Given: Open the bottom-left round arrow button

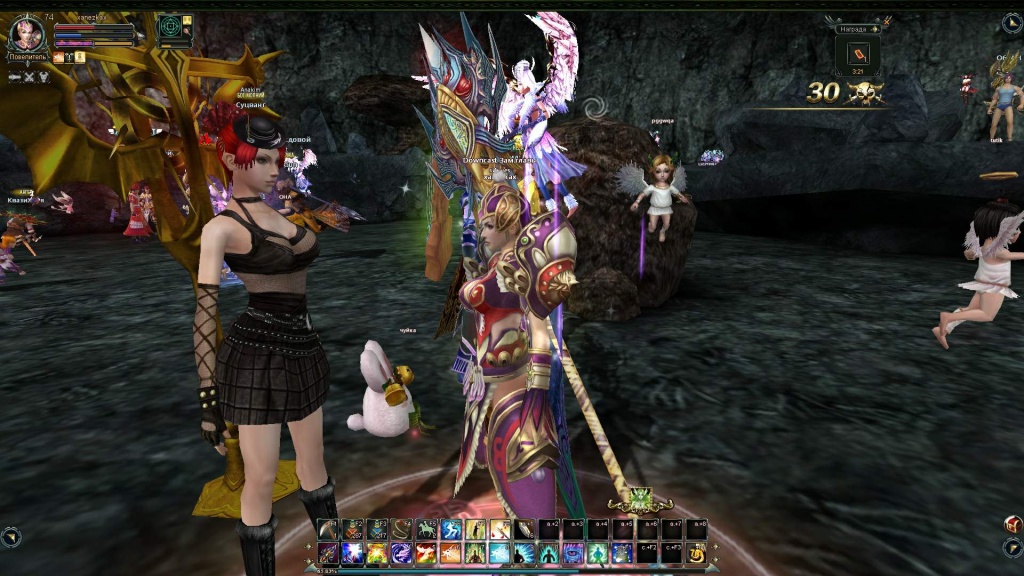Looking at the screenshot, I should (x=11, y=537).
